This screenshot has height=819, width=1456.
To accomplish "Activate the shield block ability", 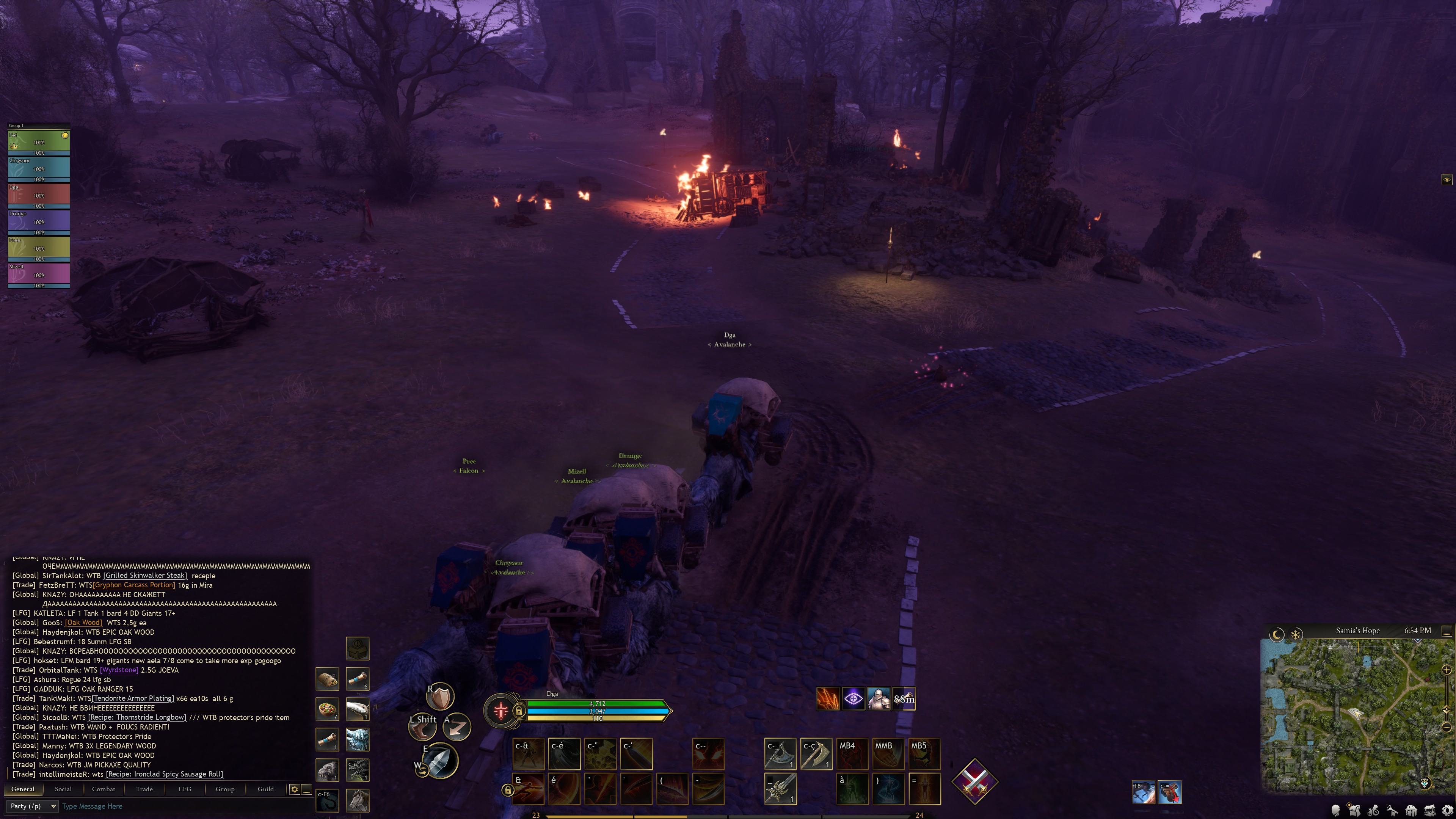I will (440, 697).
